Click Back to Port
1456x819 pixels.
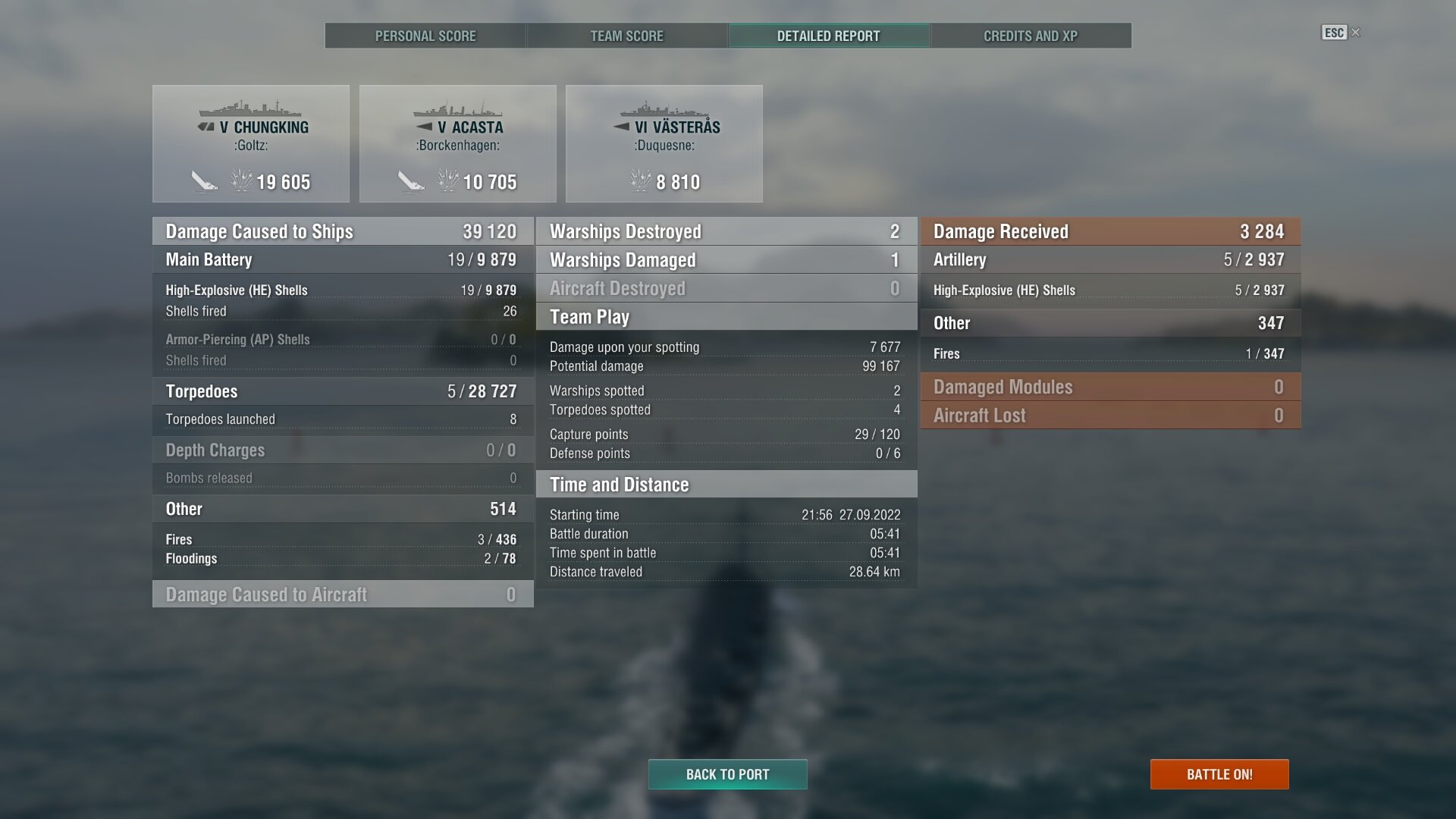pos(727,774)
